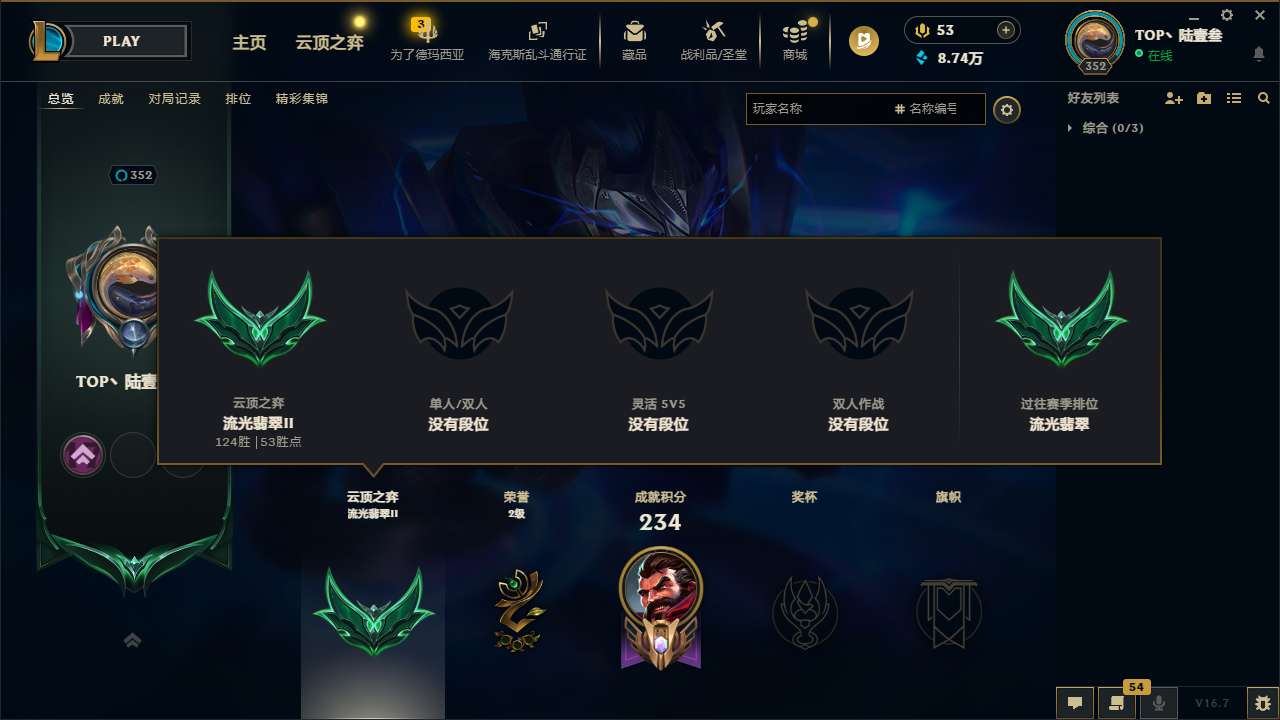Image resolution: width=1280 pixels, height=720 pixels.
Task: Open friends list search icon
Action: coord(1263,98)
